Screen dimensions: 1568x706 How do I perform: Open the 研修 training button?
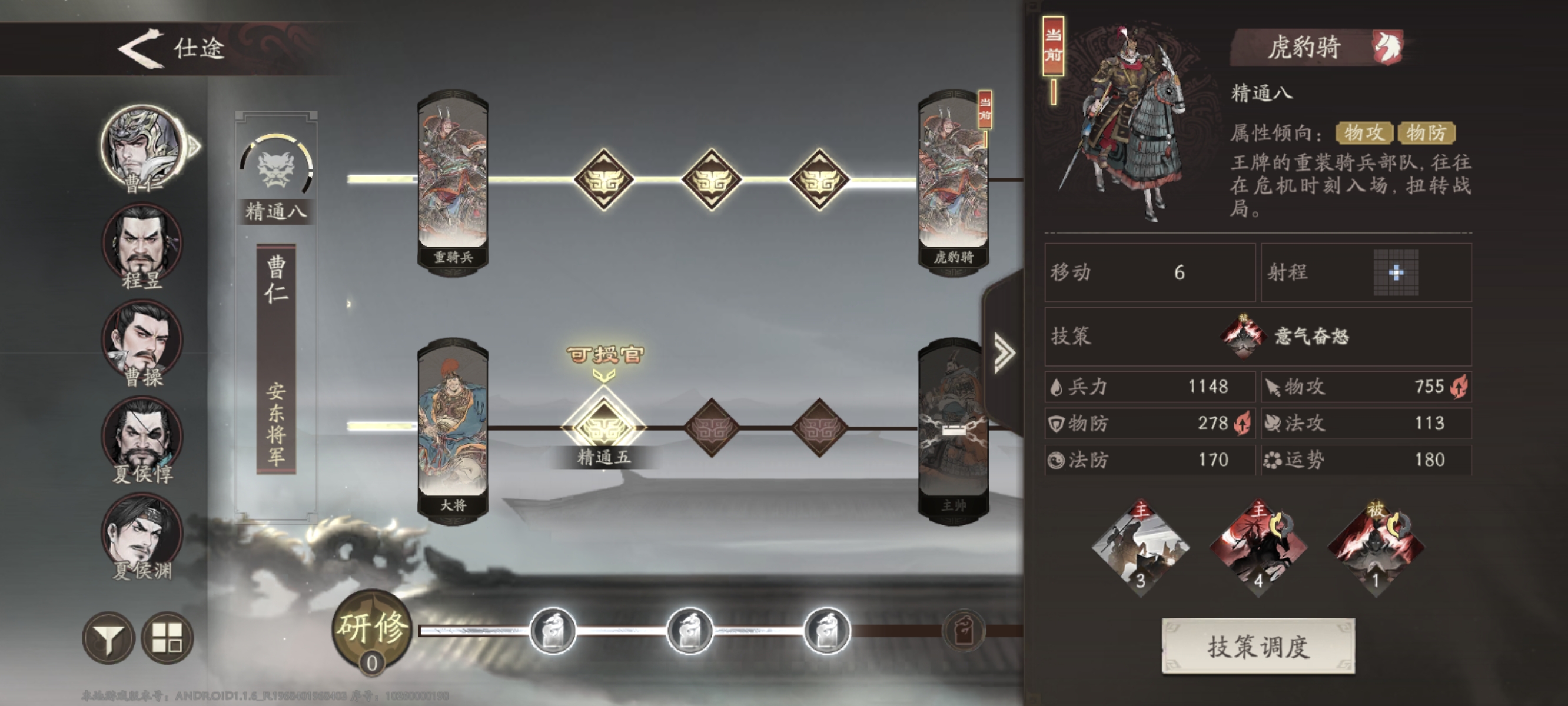pyautogui.click(x=372, y=630)
